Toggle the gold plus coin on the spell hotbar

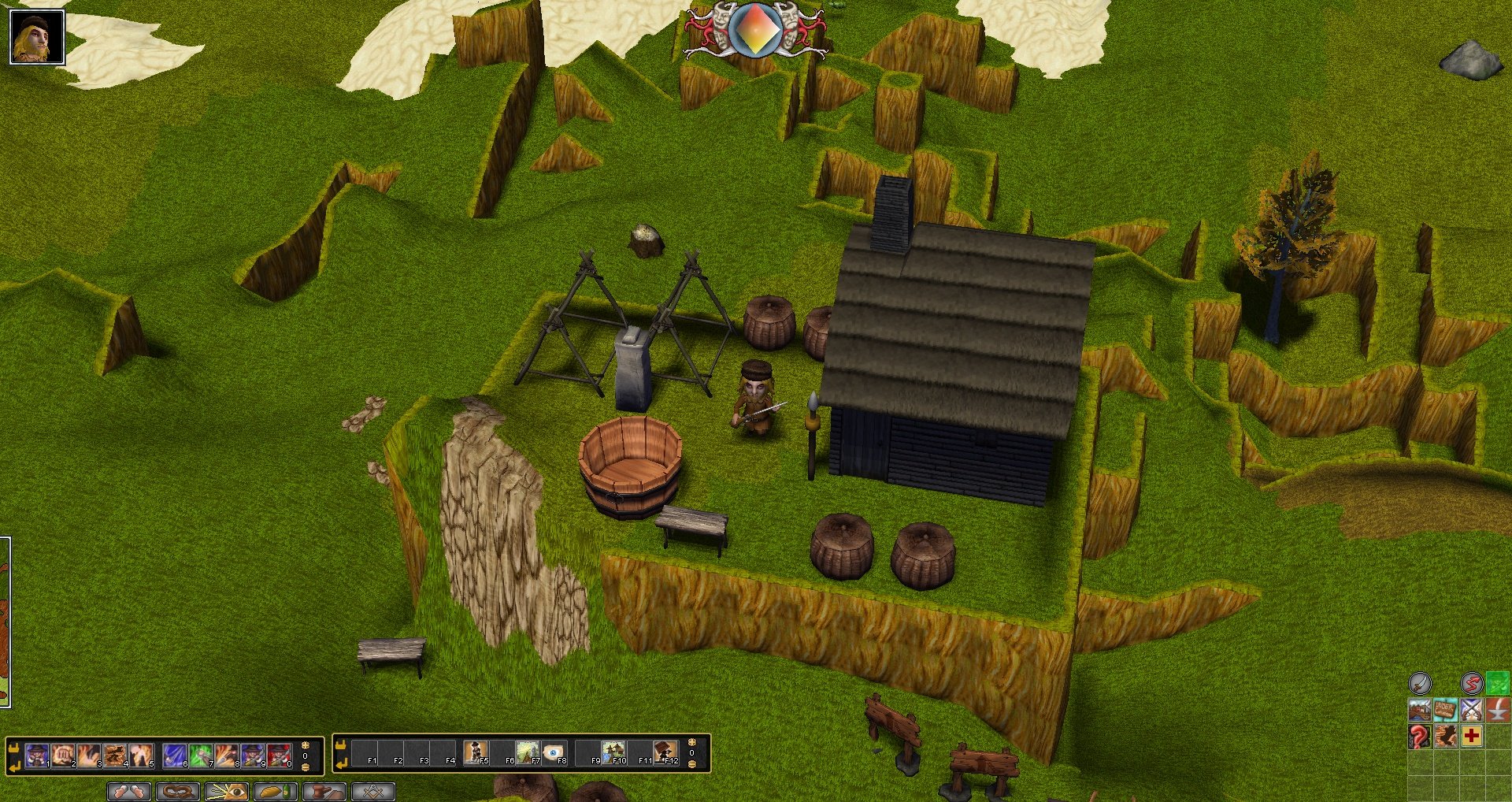pos(306,746)
